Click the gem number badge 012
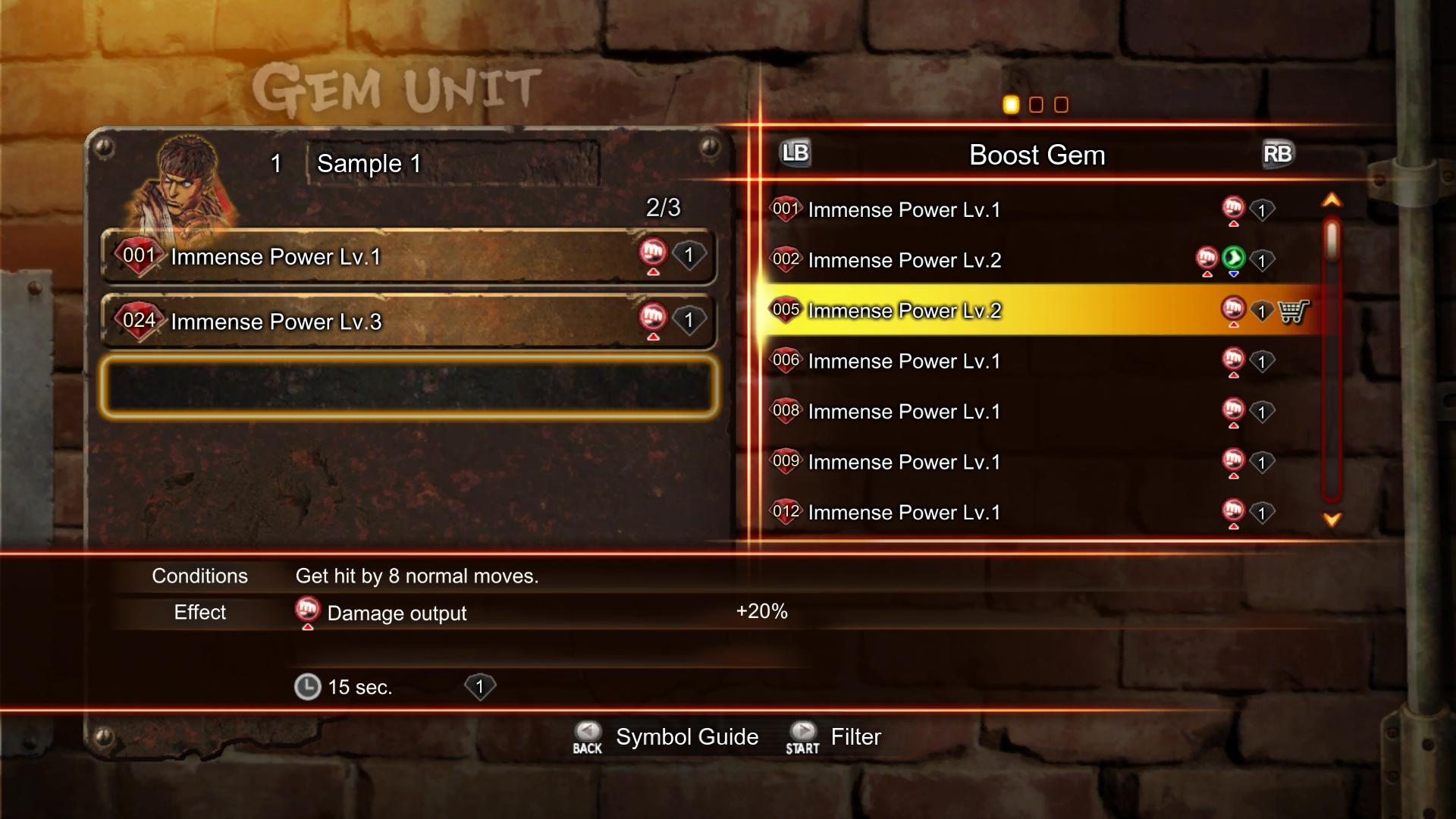The image size is (1456, 819). click(x=786, y=512)
